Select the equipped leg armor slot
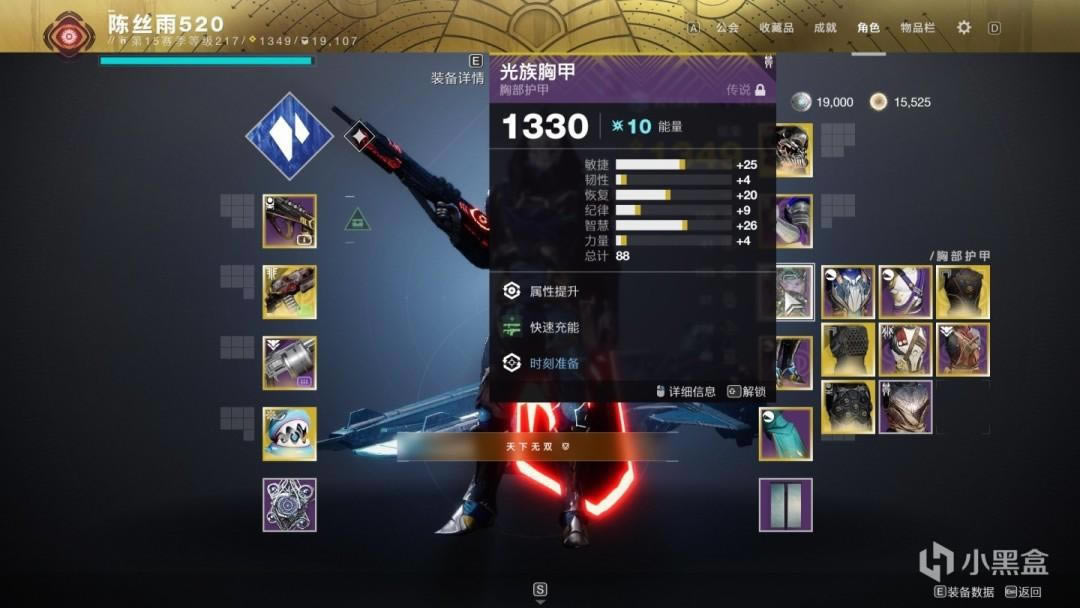This screenshot has height=608, width=1080. click(792, 362)
